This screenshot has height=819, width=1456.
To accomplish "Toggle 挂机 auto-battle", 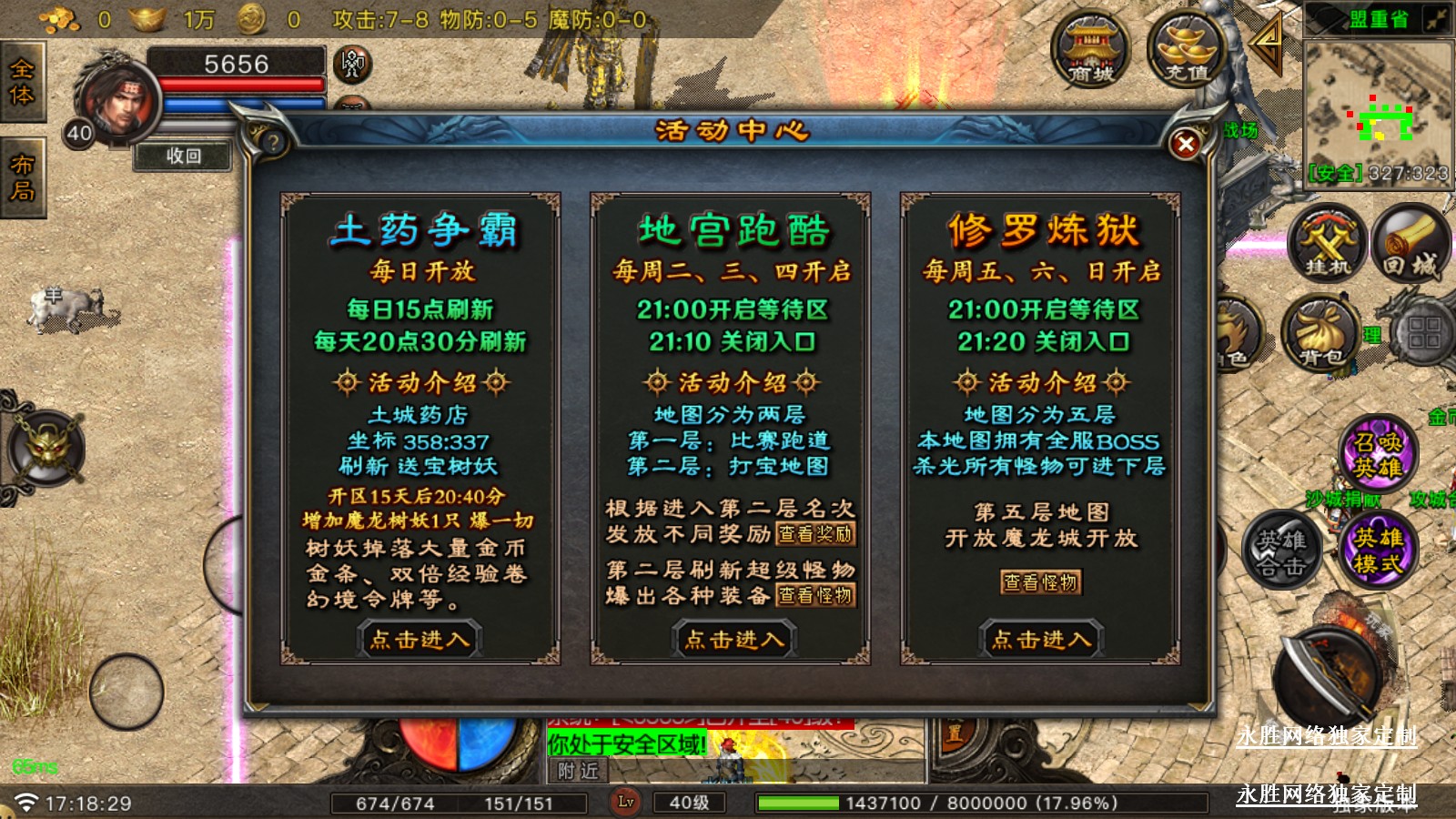I will pos(1327,241).
